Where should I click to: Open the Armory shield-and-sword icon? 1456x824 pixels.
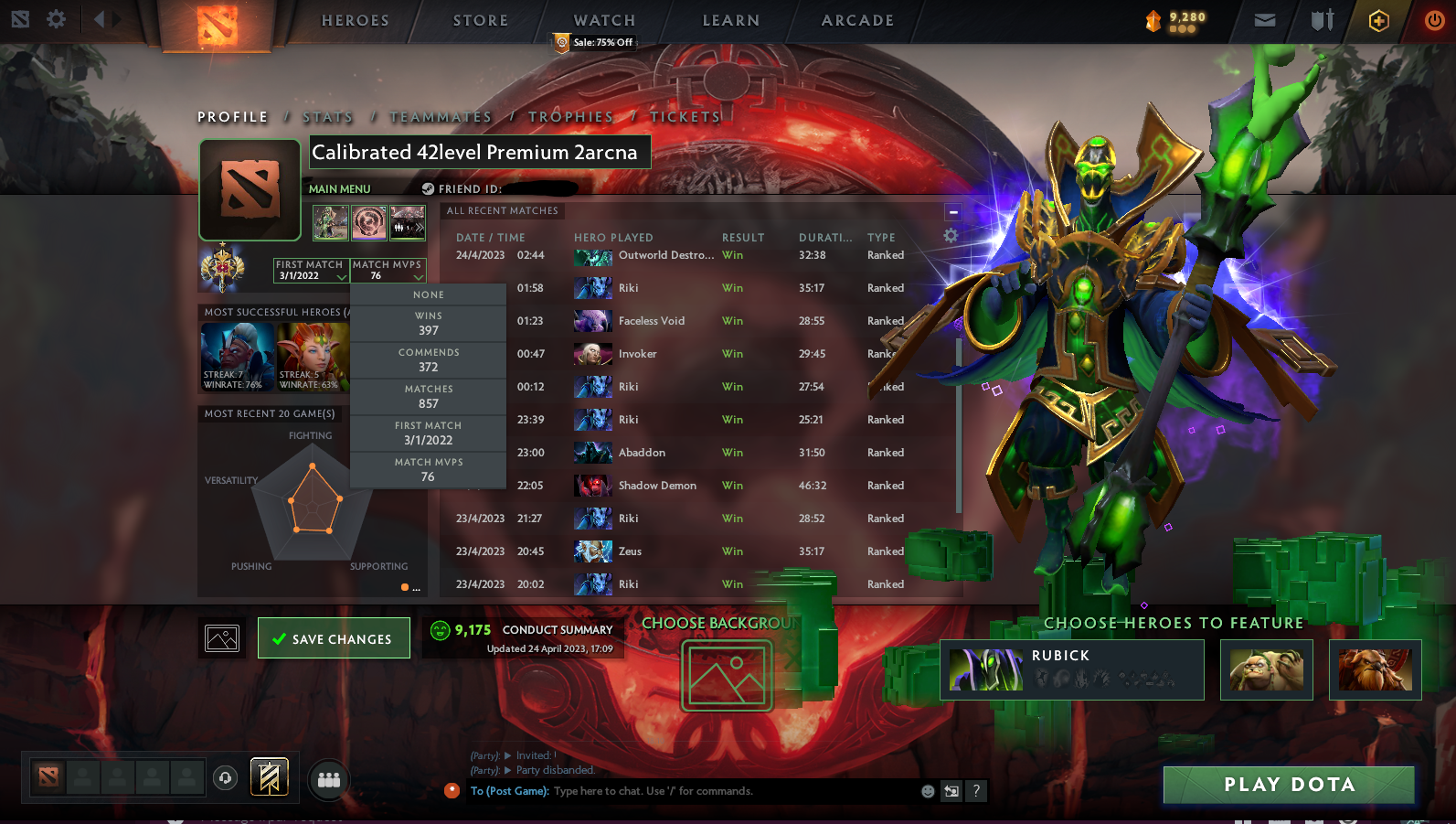pos(1322,19)
